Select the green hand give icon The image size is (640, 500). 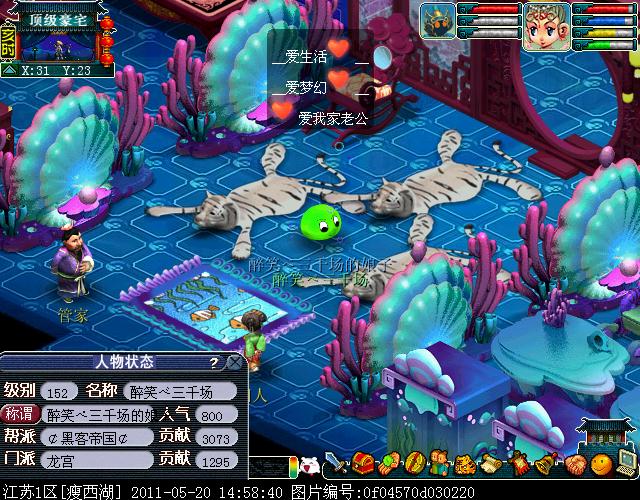tap(388, 464)
